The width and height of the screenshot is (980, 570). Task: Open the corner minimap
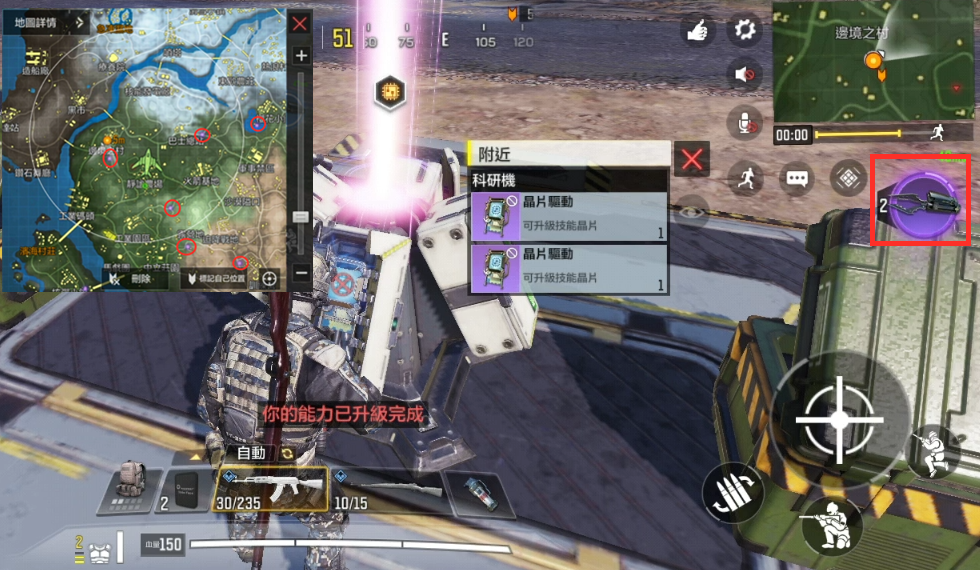[873, 62]
